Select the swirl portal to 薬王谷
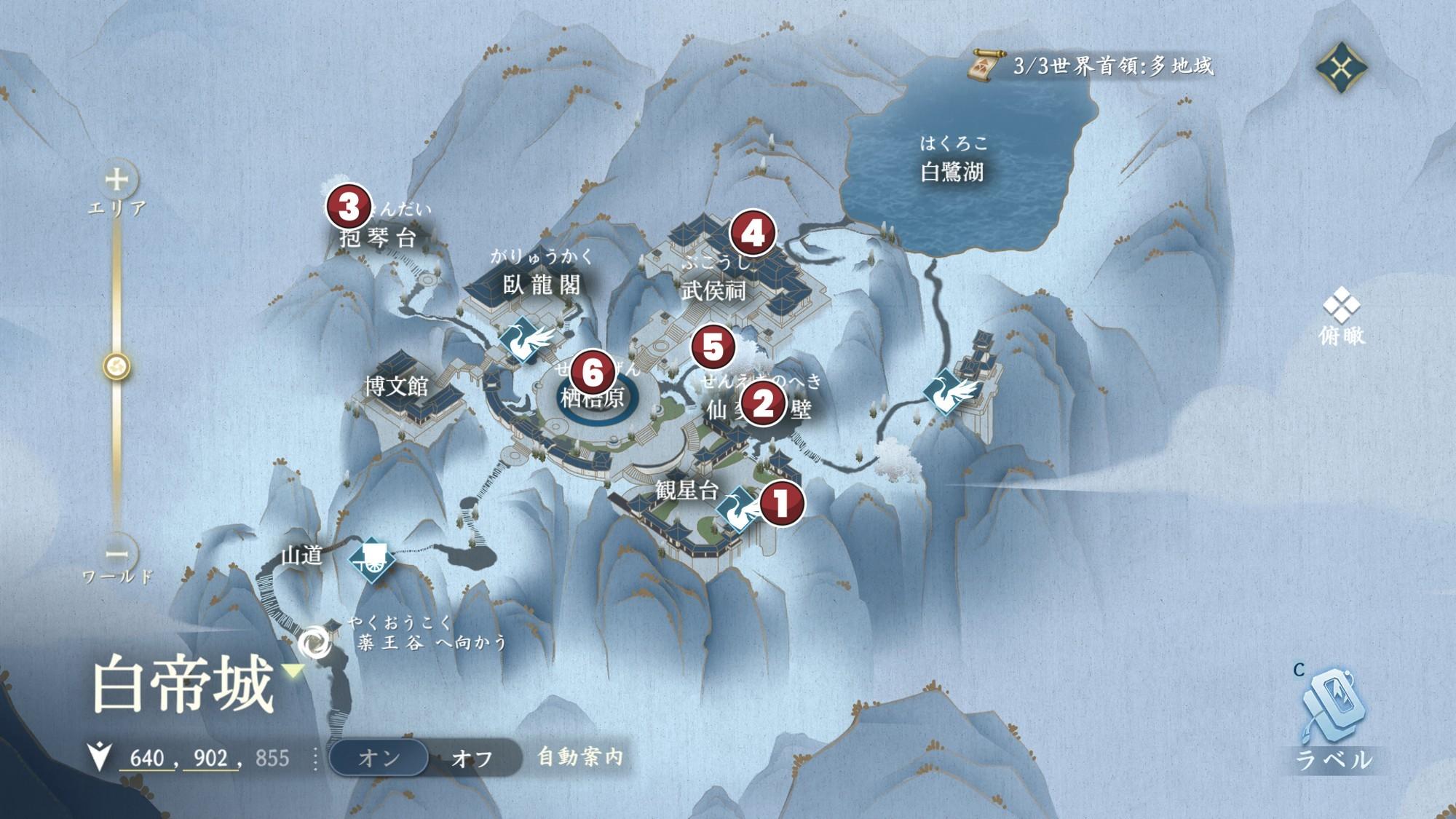The image size is (1456, 819). coord(315,643)
